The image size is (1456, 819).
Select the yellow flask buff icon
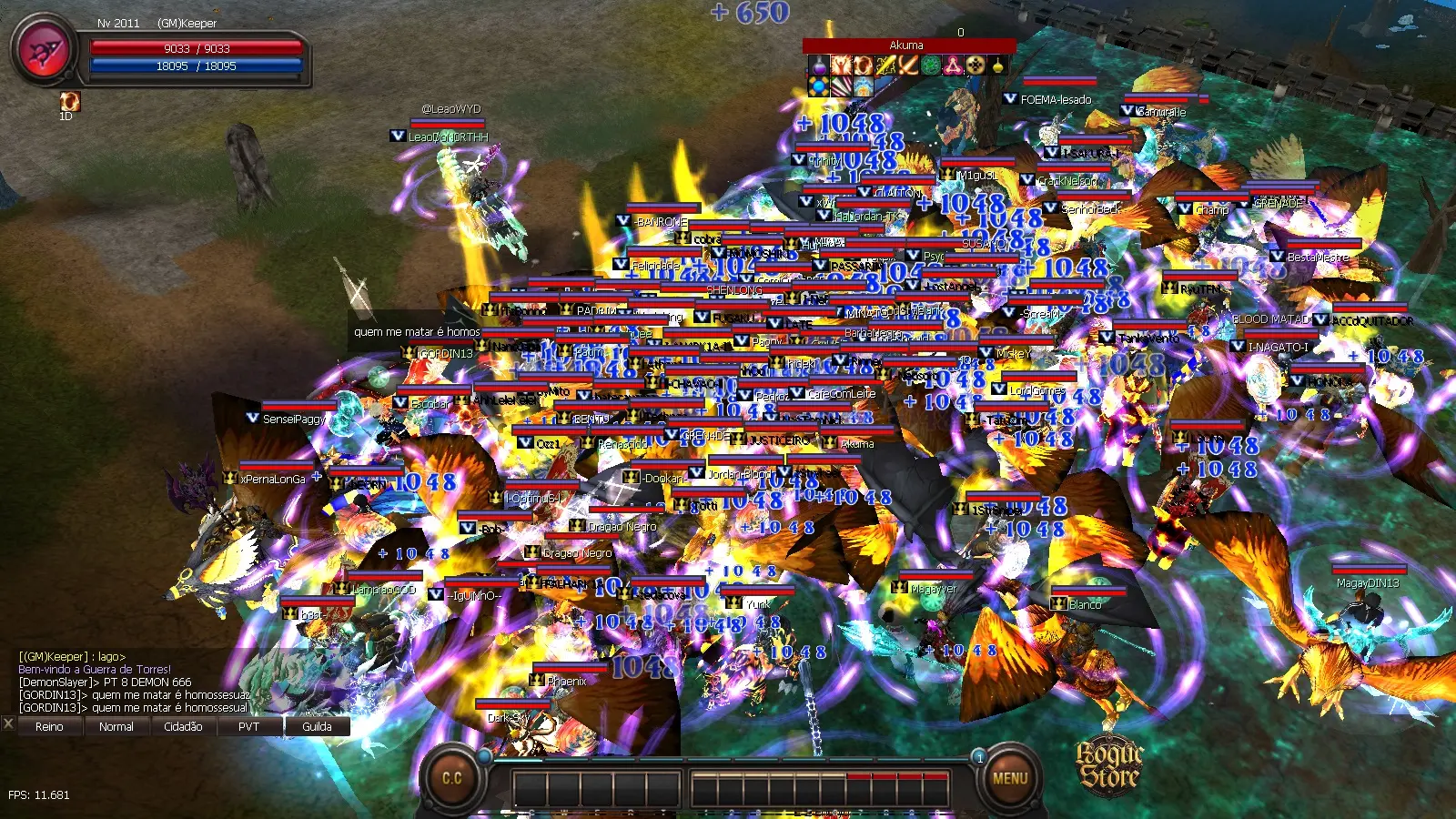pos(997,66)
